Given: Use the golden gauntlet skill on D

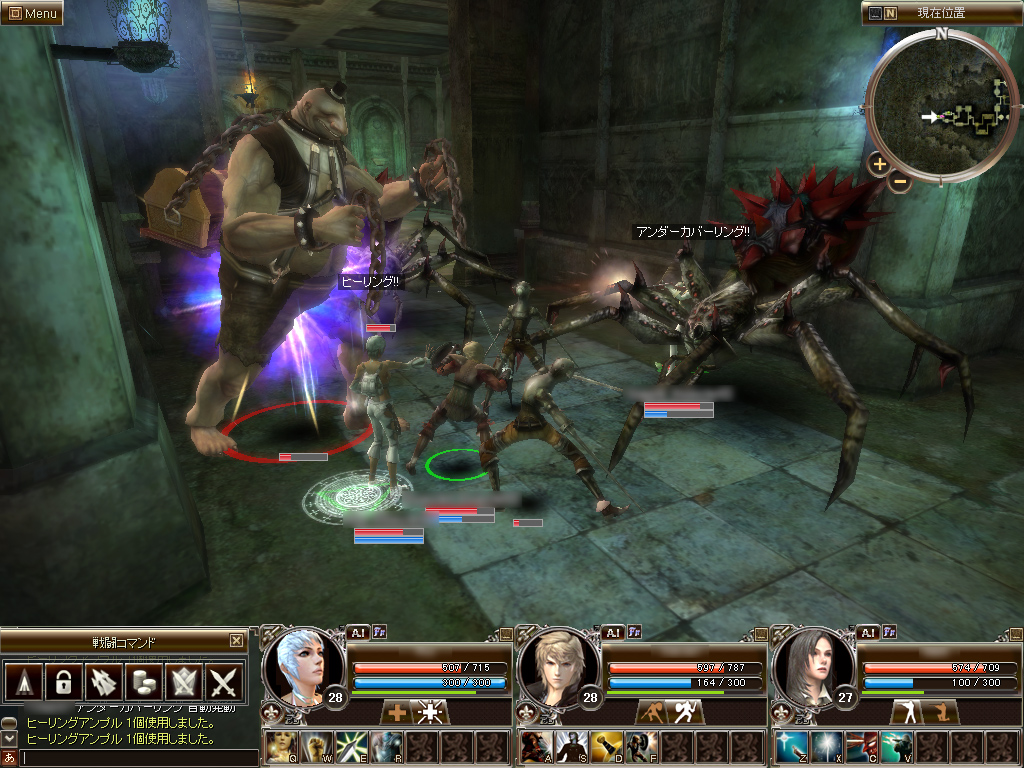Looking at the screenshot, I should pos(606,747).
